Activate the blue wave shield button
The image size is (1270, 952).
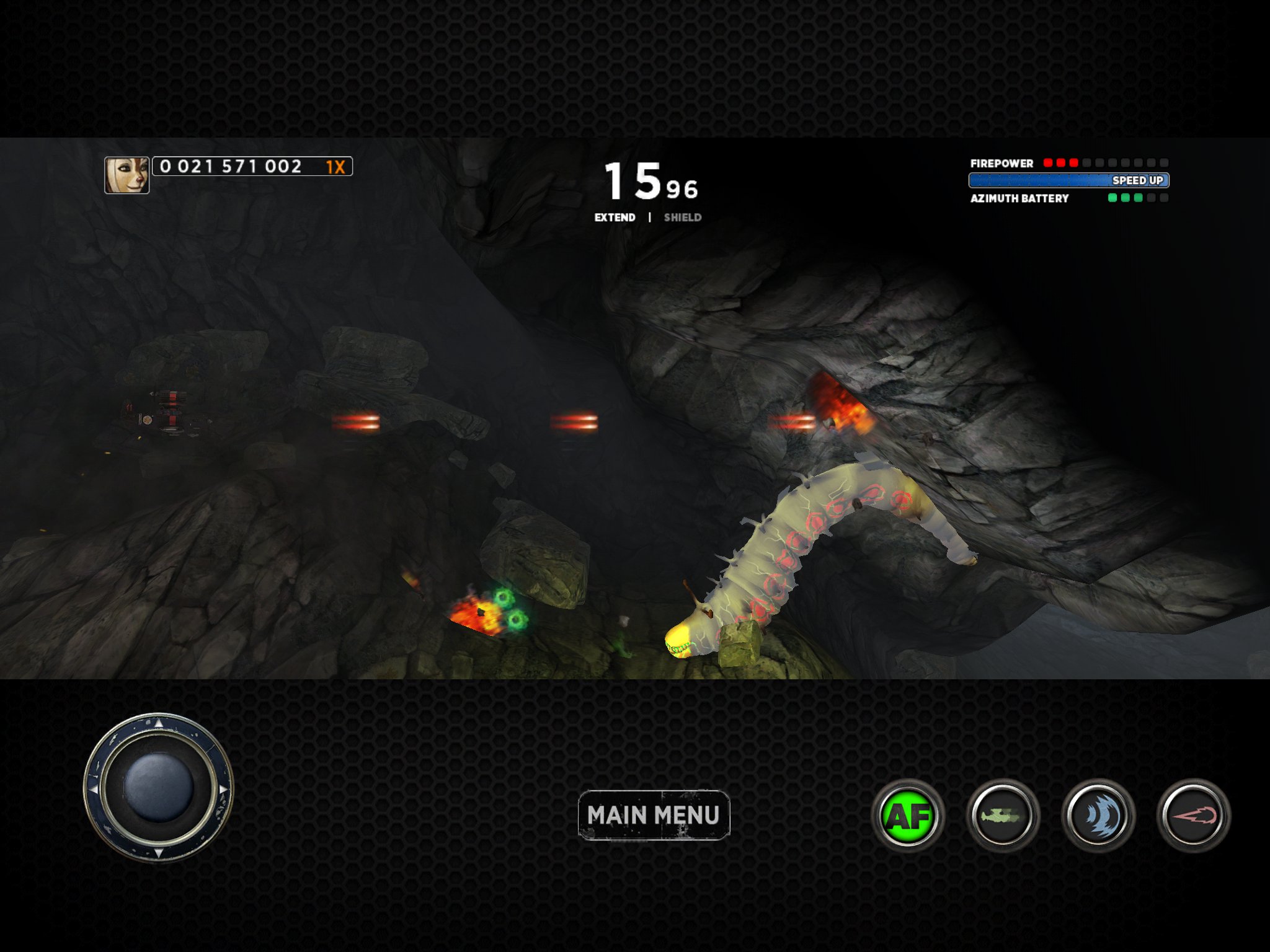click(1098, 816)
